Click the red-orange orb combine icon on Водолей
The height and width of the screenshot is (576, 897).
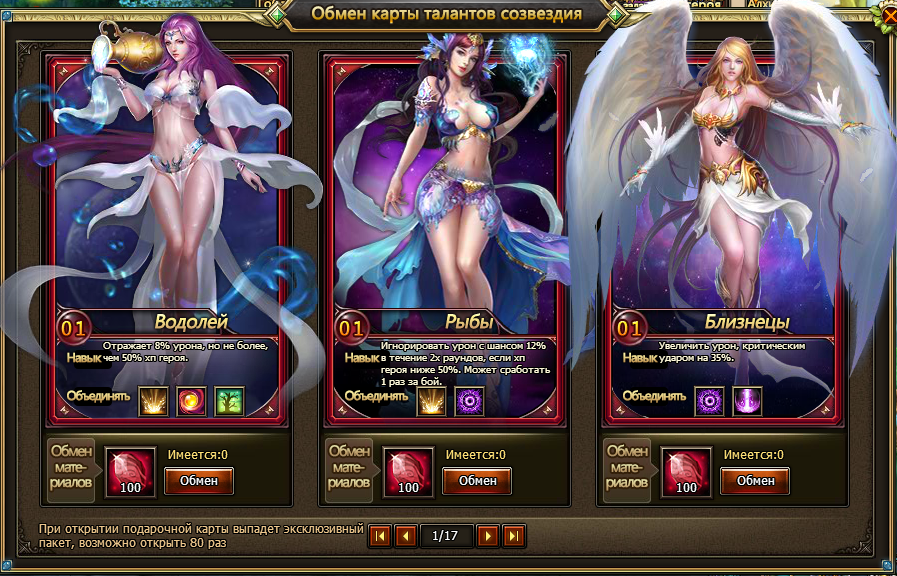pyautogui.click(x=191, y=401)
